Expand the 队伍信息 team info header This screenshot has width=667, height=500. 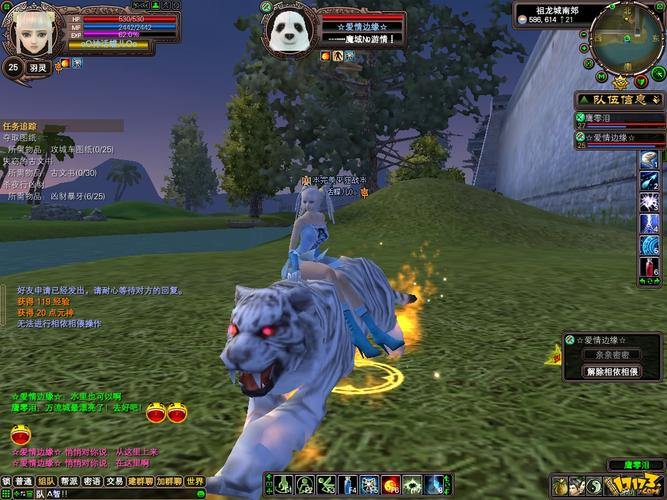pyautogui.click(x=621, y=100)
